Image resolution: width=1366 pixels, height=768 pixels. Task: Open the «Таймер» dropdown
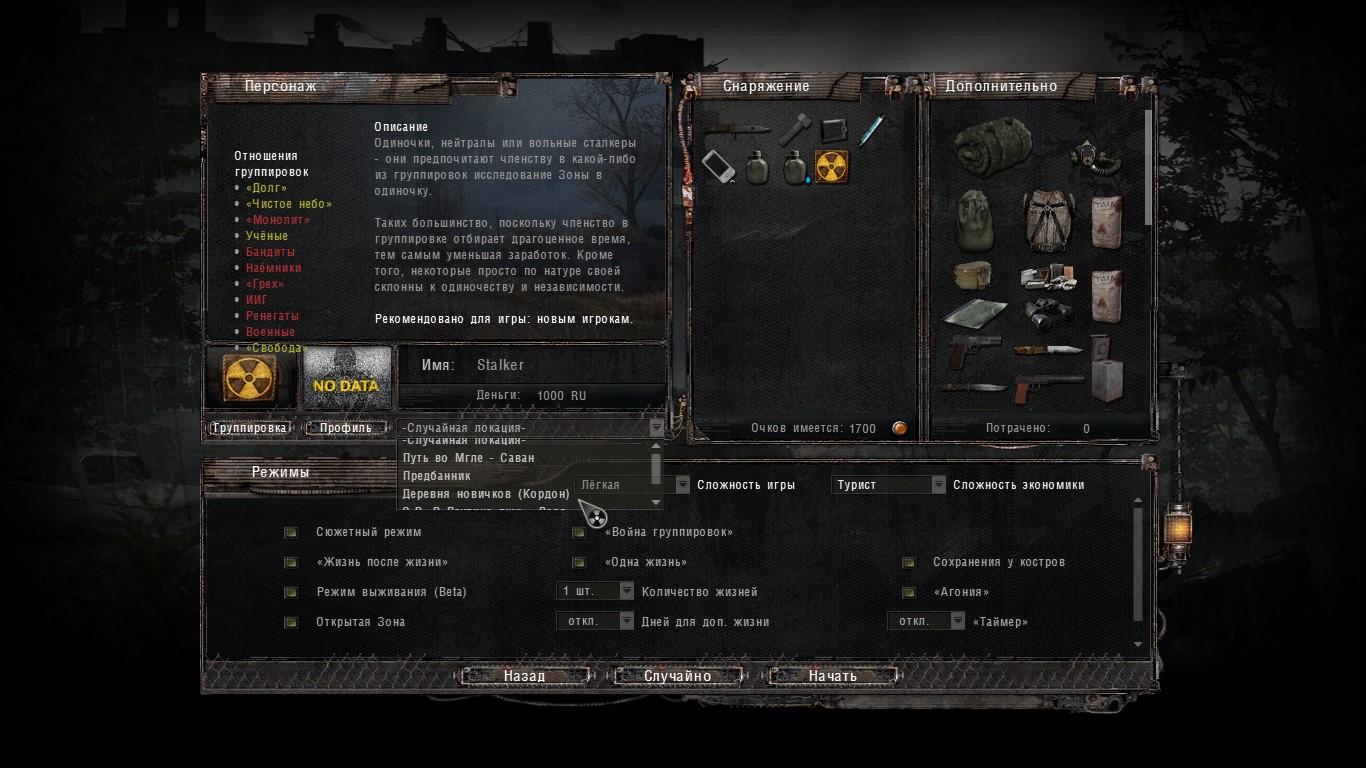tap(927, 621)
